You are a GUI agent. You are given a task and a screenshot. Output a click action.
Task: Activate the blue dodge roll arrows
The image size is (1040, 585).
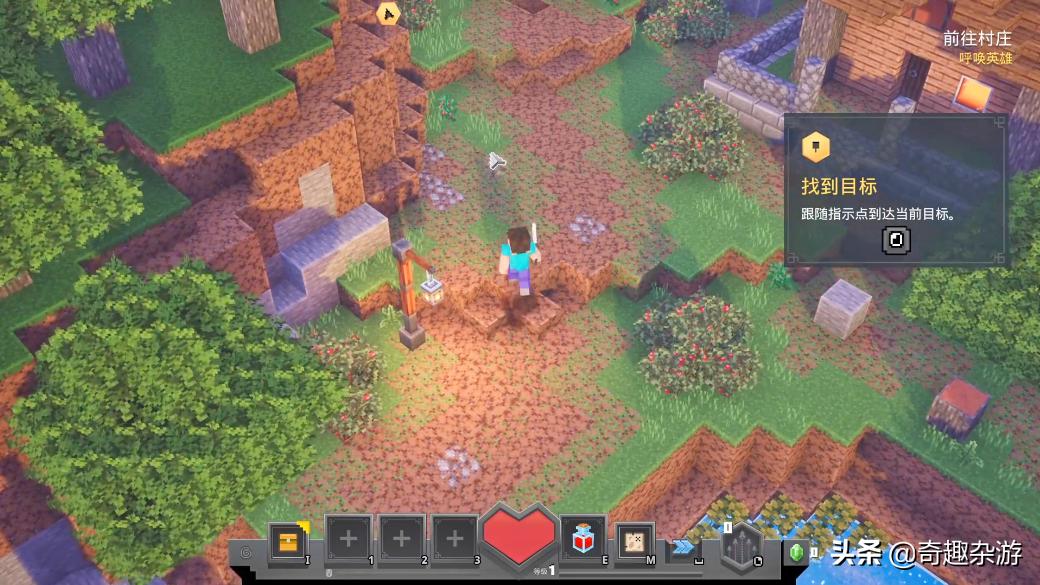(684, 546)
